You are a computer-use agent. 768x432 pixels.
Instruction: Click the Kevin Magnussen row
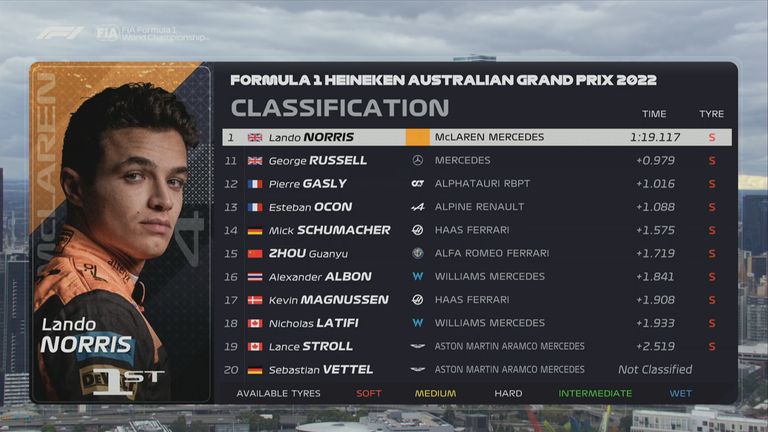pos(476,299)
